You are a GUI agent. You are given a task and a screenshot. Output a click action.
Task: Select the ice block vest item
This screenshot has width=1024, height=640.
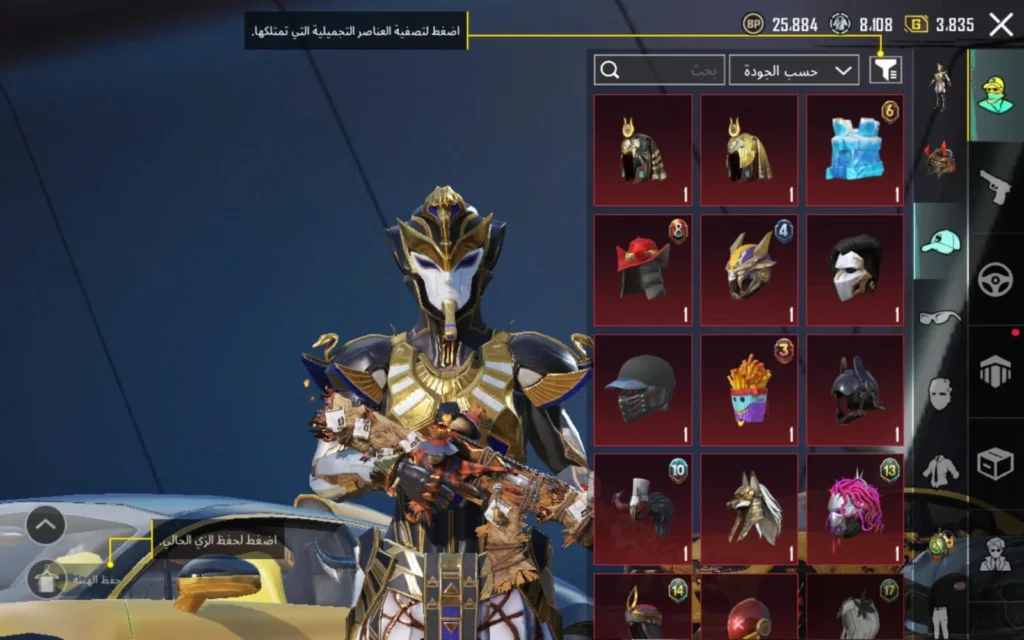coord(854,150)
